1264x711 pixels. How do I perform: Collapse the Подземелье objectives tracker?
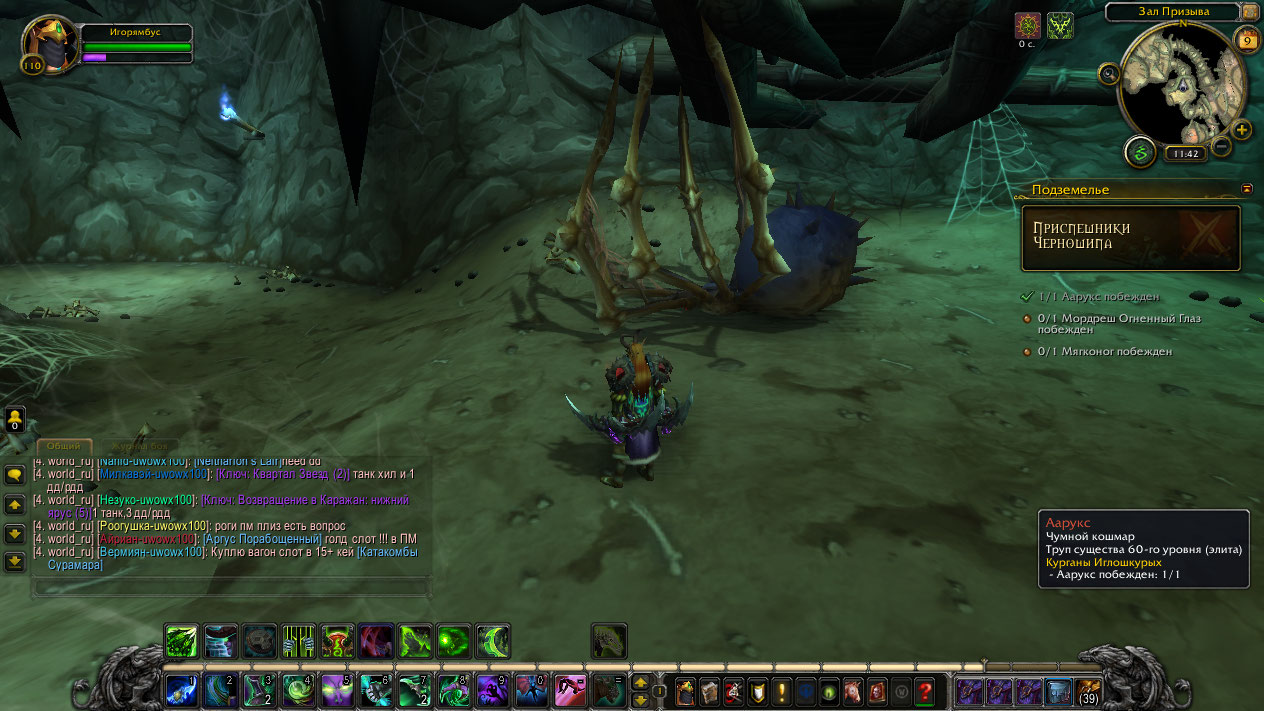click(1247, 188)
